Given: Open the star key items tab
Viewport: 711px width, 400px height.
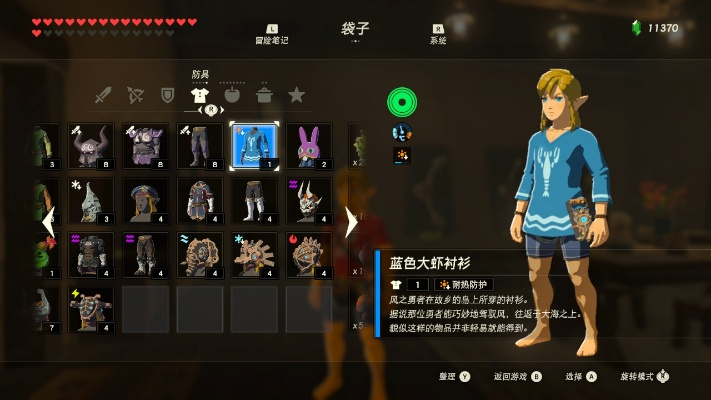Looking at the screenshot, I should 296,96.
